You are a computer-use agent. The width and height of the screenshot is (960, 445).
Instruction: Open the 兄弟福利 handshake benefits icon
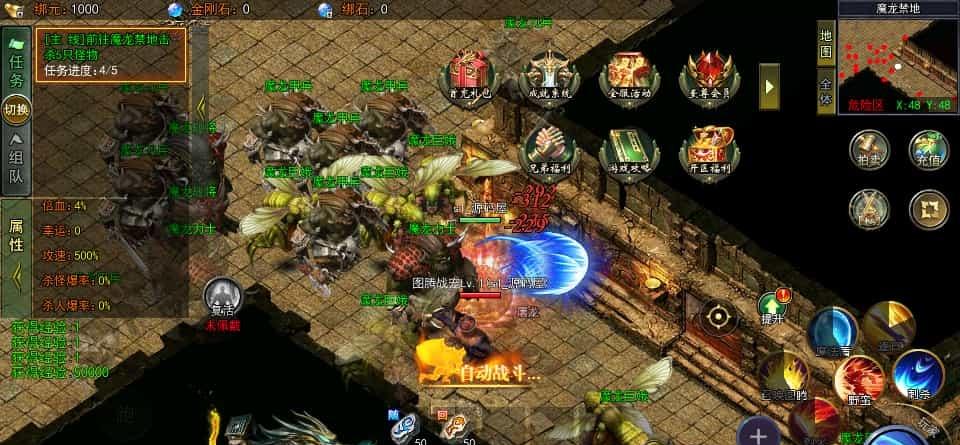coord(550,150)
